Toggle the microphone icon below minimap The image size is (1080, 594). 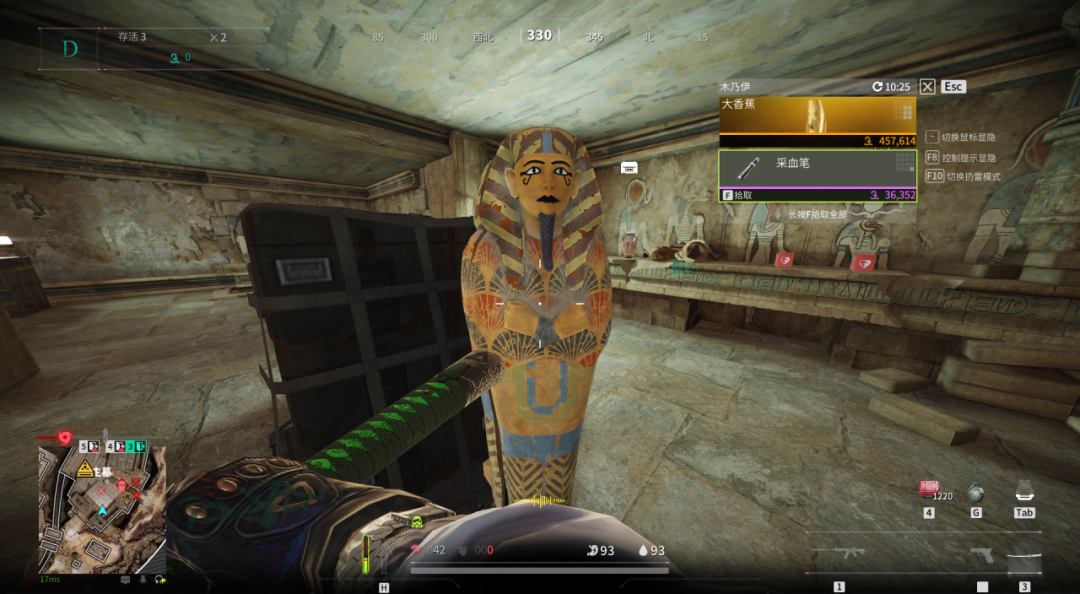point(143,579)
